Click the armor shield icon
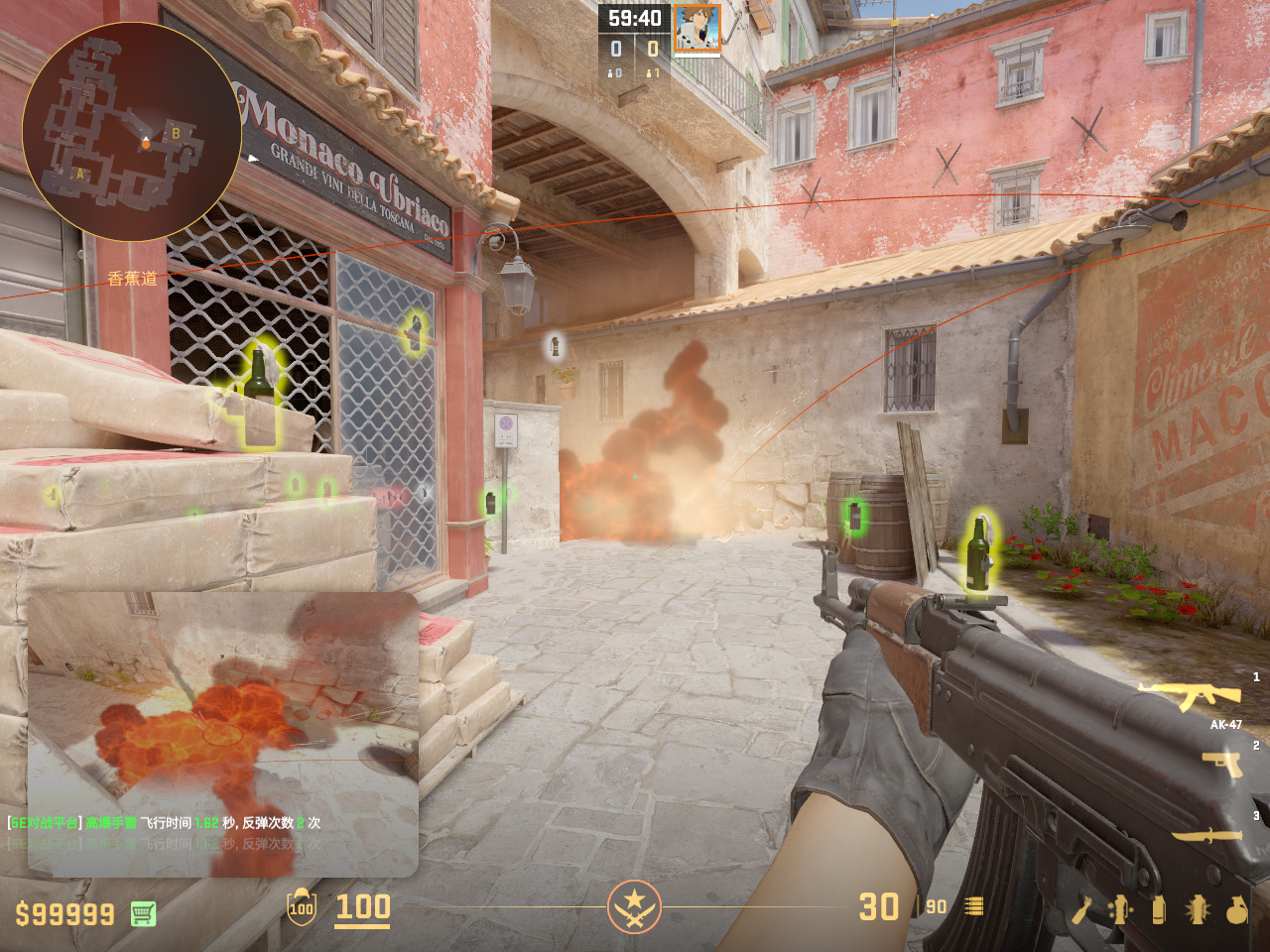 (302, 907)
